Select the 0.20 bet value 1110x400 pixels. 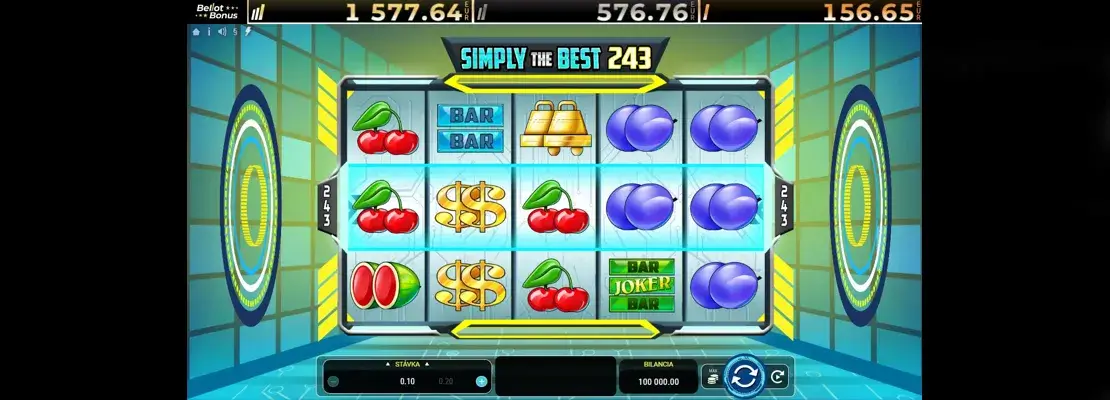coord(446,381)
